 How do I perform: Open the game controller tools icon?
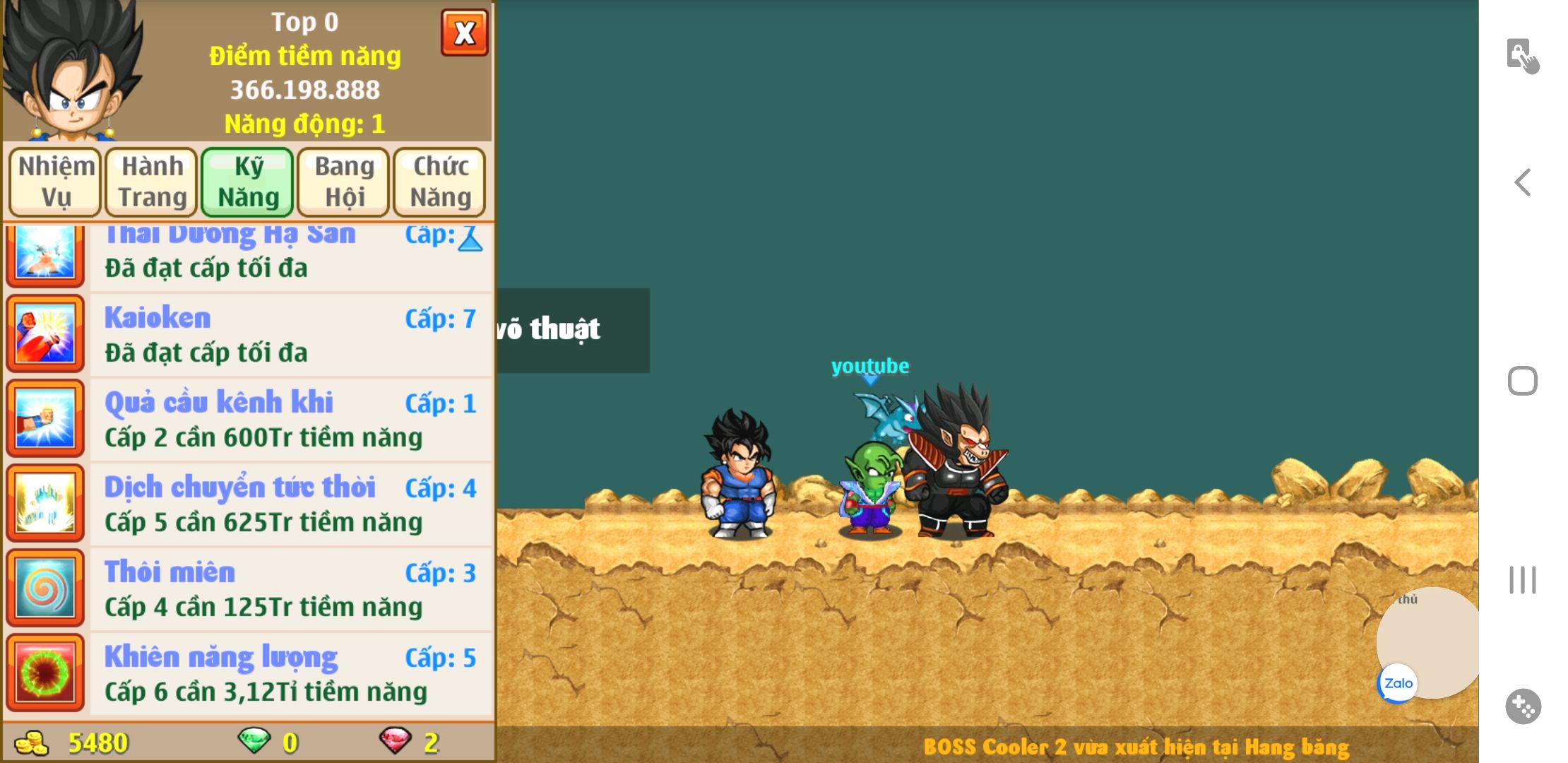pyautogui.click(x=1523, y=706)
